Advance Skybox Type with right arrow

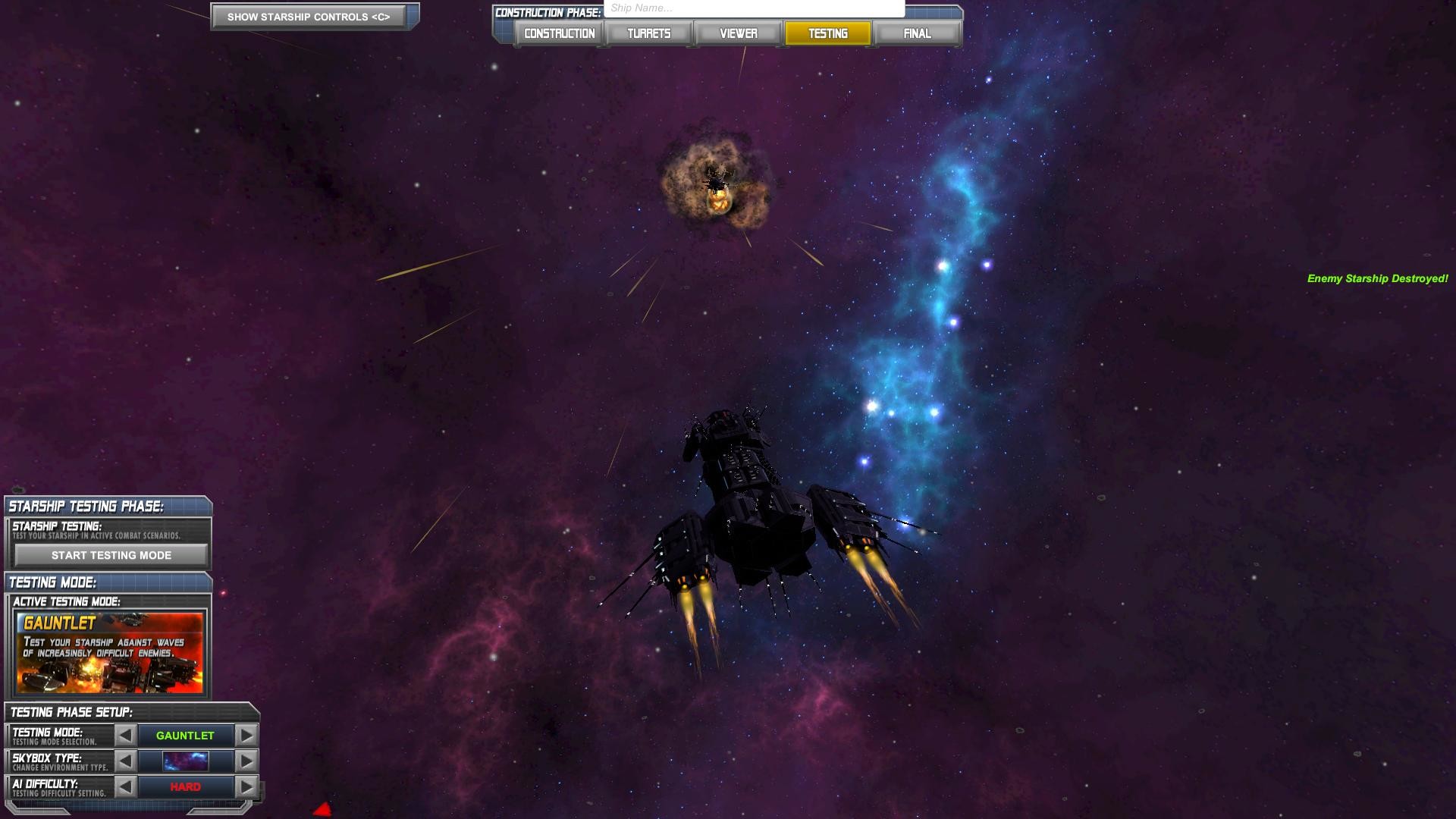coord(245,761)
